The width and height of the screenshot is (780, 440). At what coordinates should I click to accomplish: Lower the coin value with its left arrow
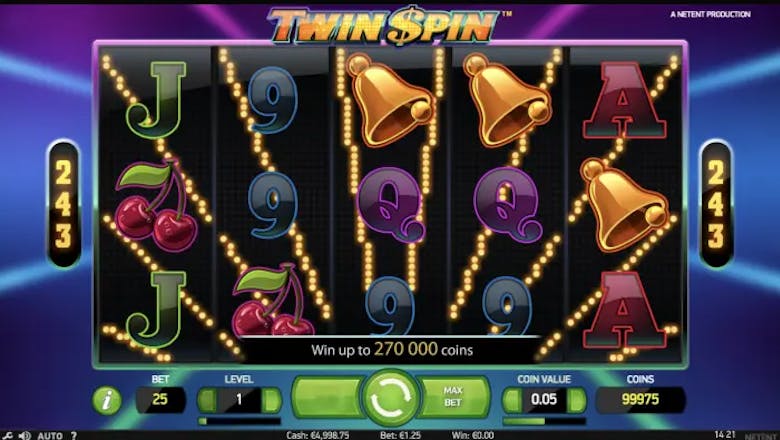click(512, 400)
